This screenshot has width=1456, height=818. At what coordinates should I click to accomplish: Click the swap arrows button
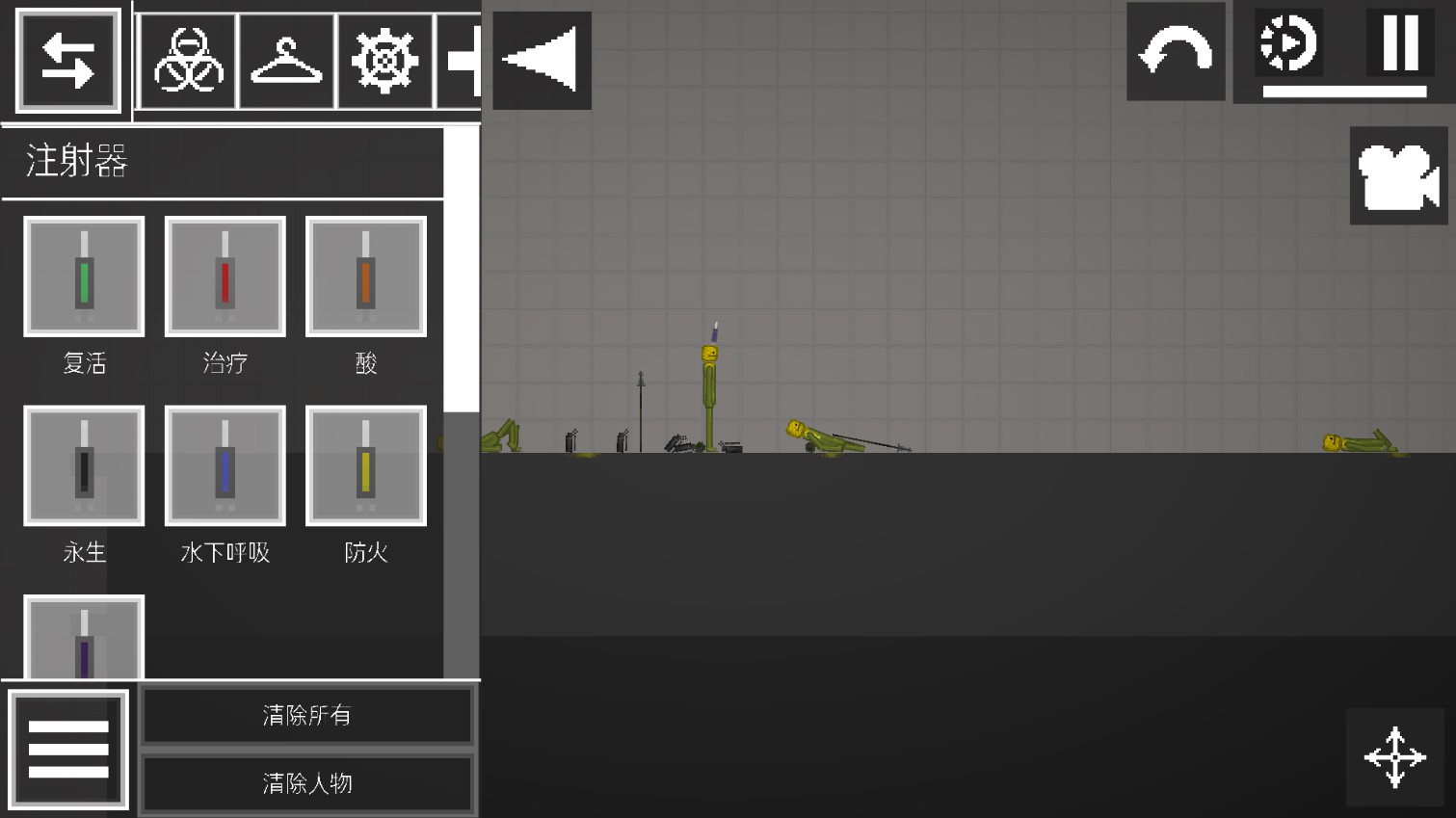pos(67,61)
